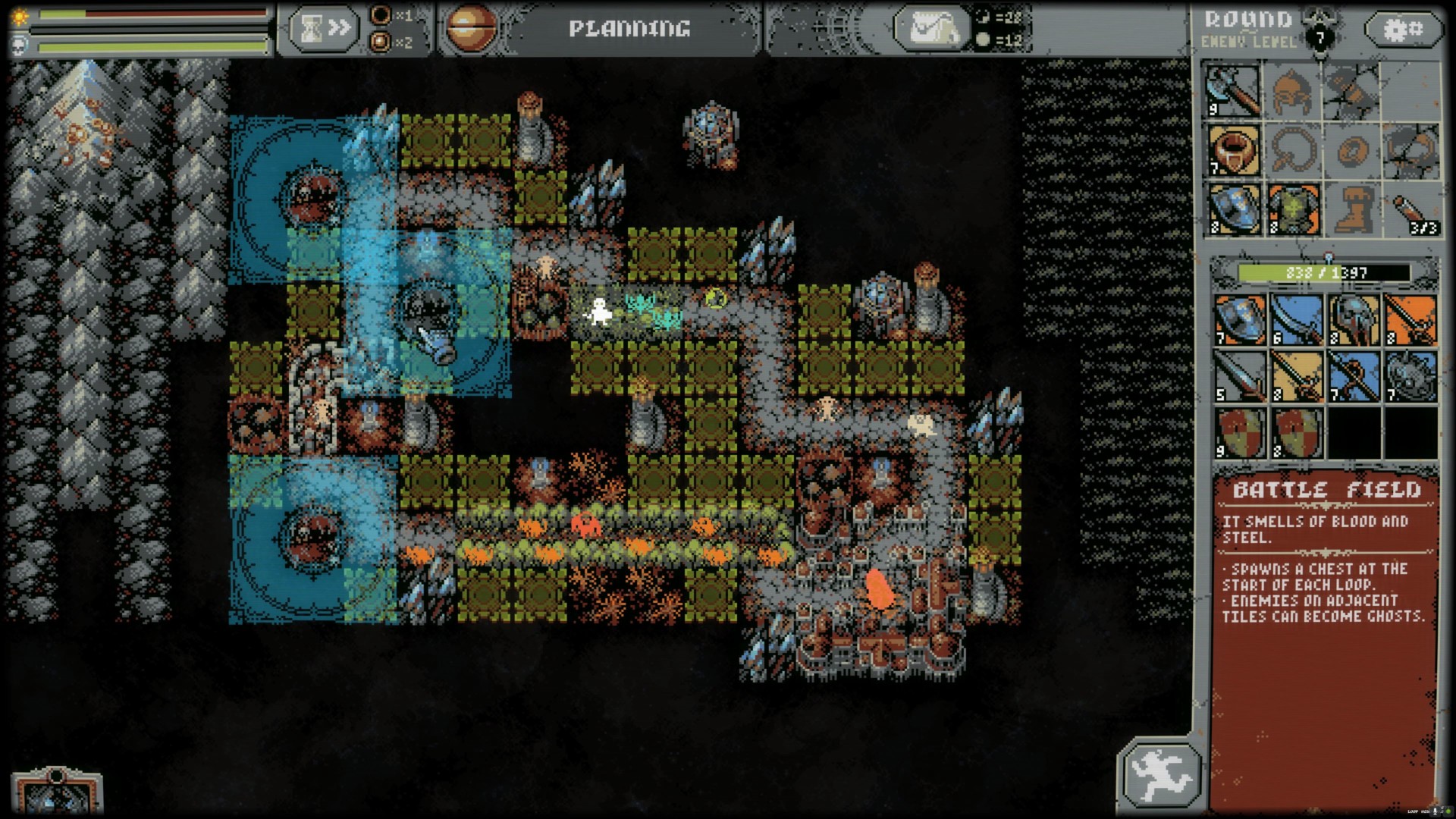This screenshot has width=1456, height=819.
Task: Open the settings gear in the top-right corner
Action: pyautogui.click(x=1404, y=29)
